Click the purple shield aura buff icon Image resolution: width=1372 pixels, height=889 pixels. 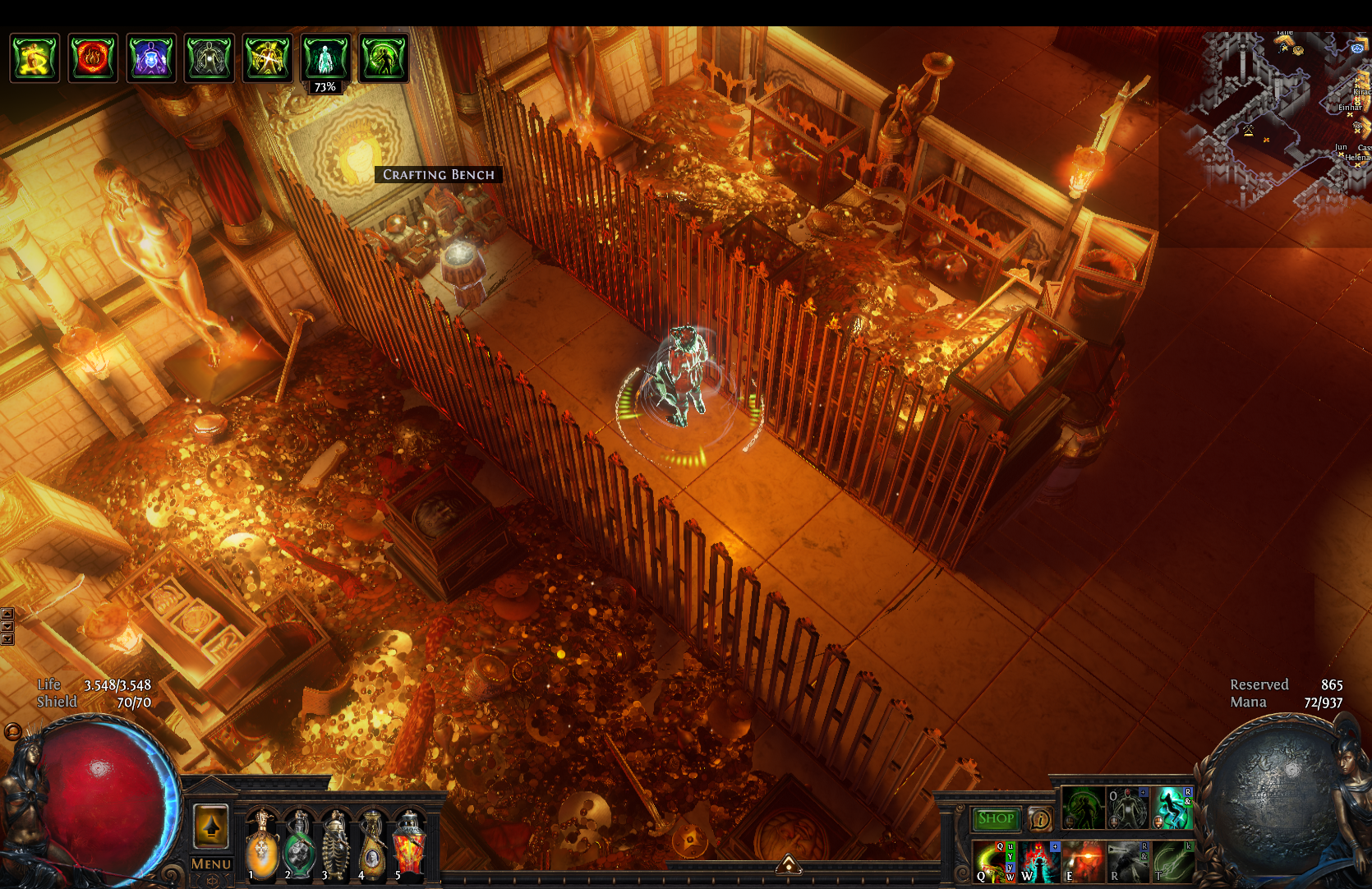[x=151, y=58]
